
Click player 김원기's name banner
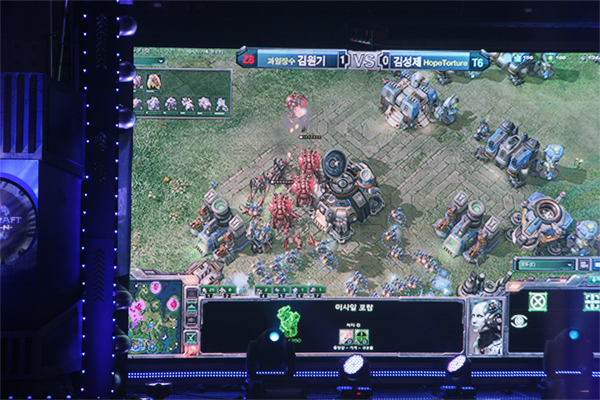click(x=297, y=60)
